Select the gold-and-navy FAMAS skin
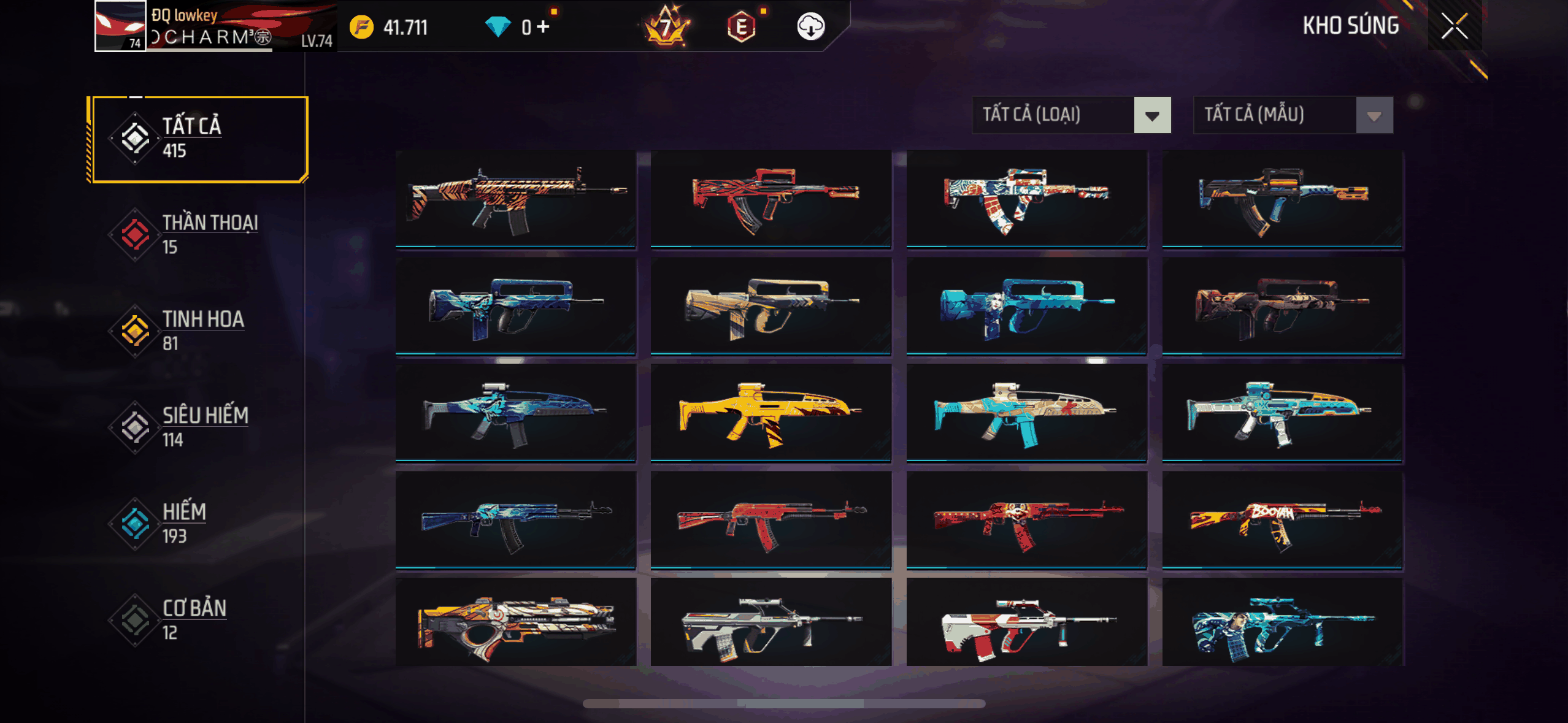Viewport: 1568px width, 723px height. (x=771, y=306)
